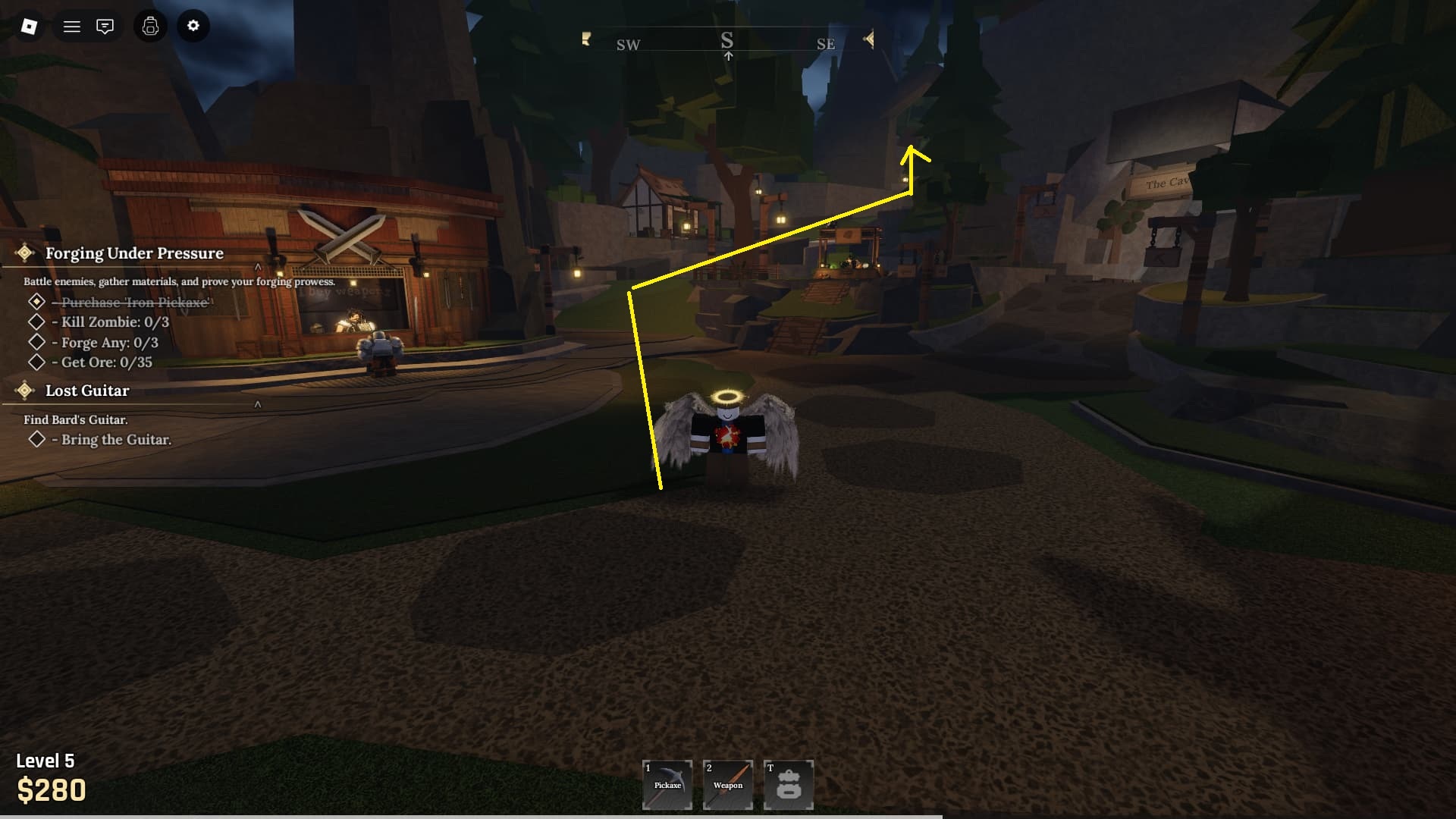
Task: Open the chat window
Action: tap(105, 27)
